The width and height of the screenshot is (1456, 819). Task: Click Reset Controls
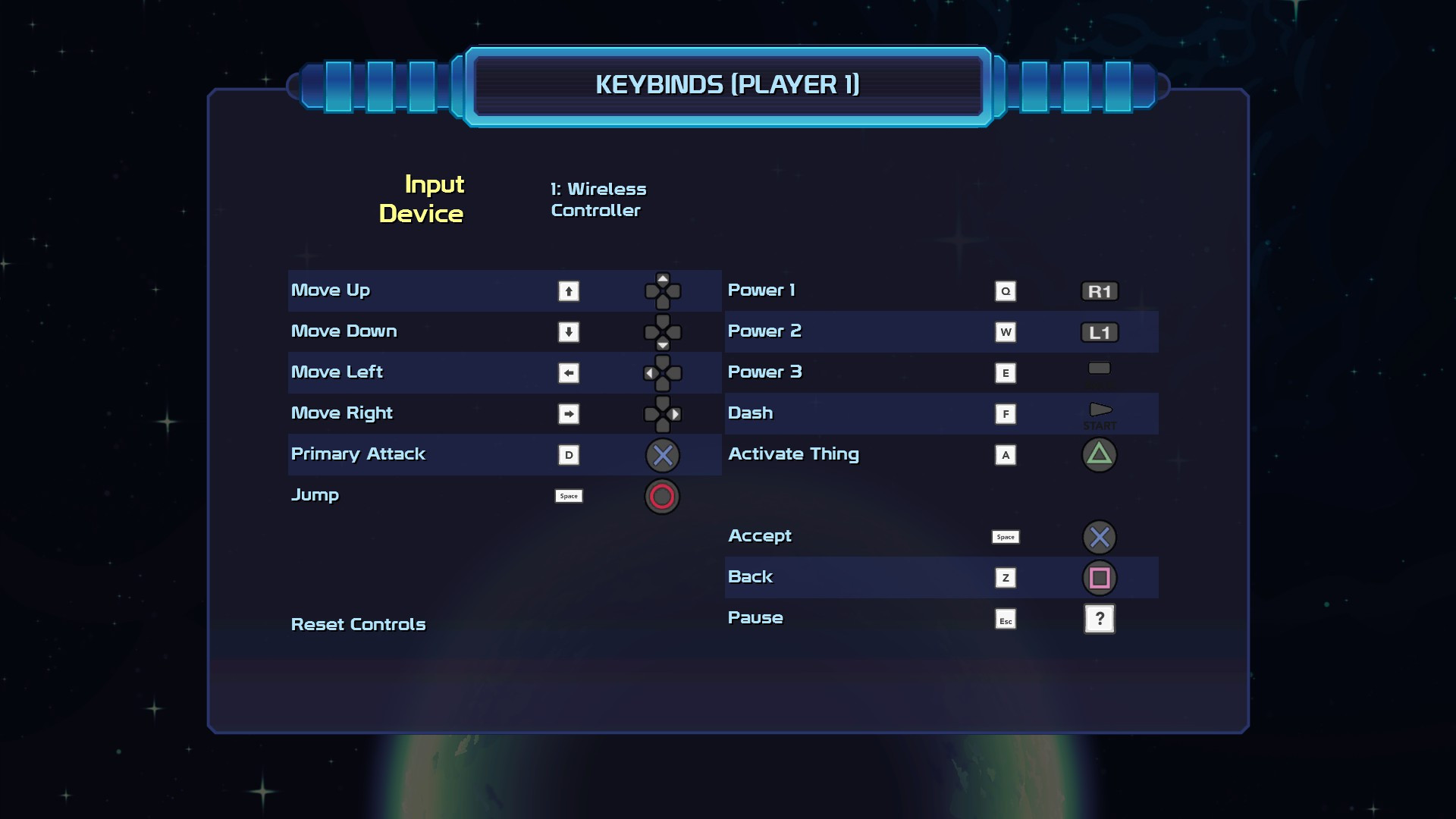tap(358, 625)
